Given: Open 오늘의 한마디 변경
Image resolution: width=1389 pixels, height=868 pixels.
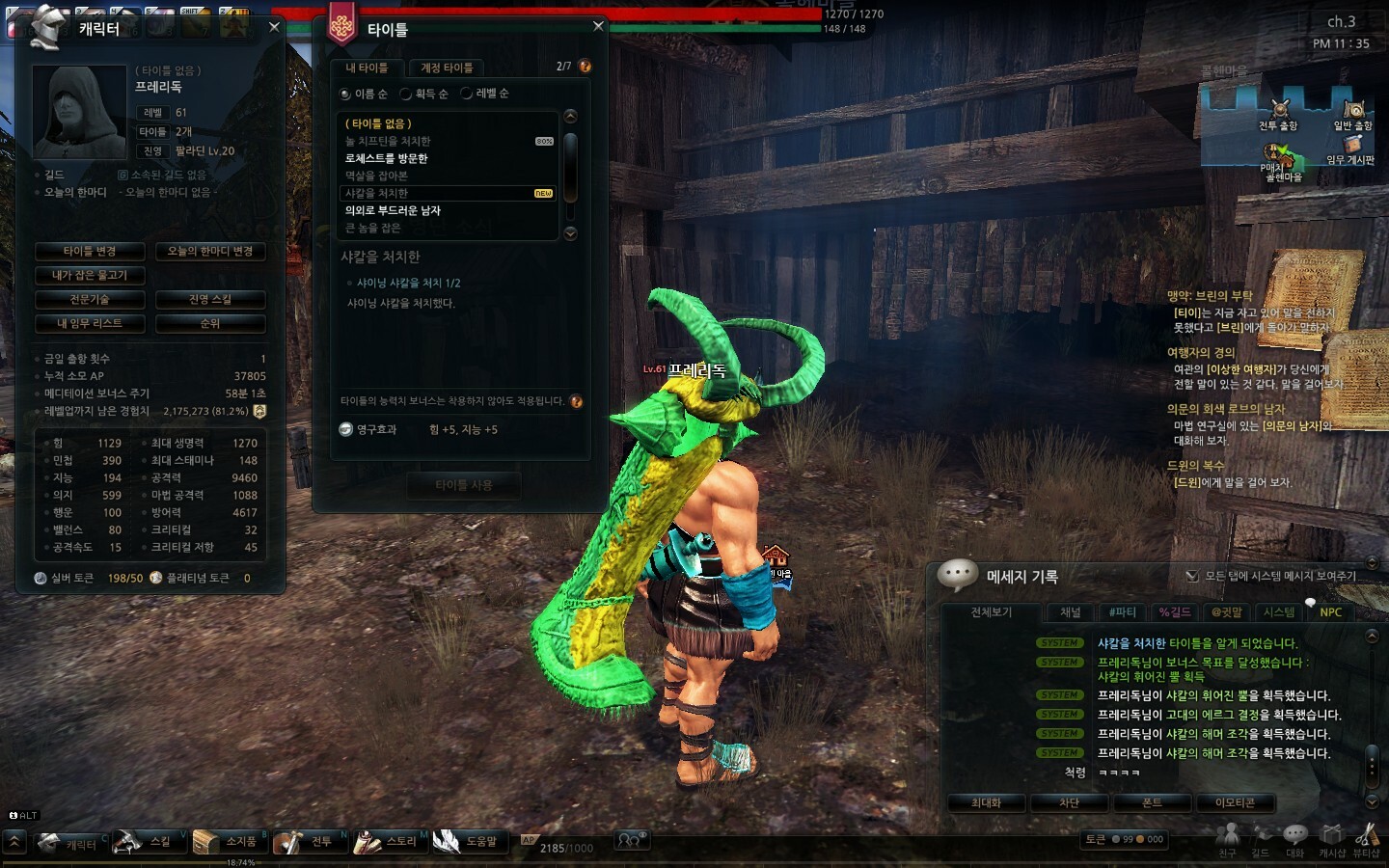Looking at the screenshot, I should tap(210, 252).
